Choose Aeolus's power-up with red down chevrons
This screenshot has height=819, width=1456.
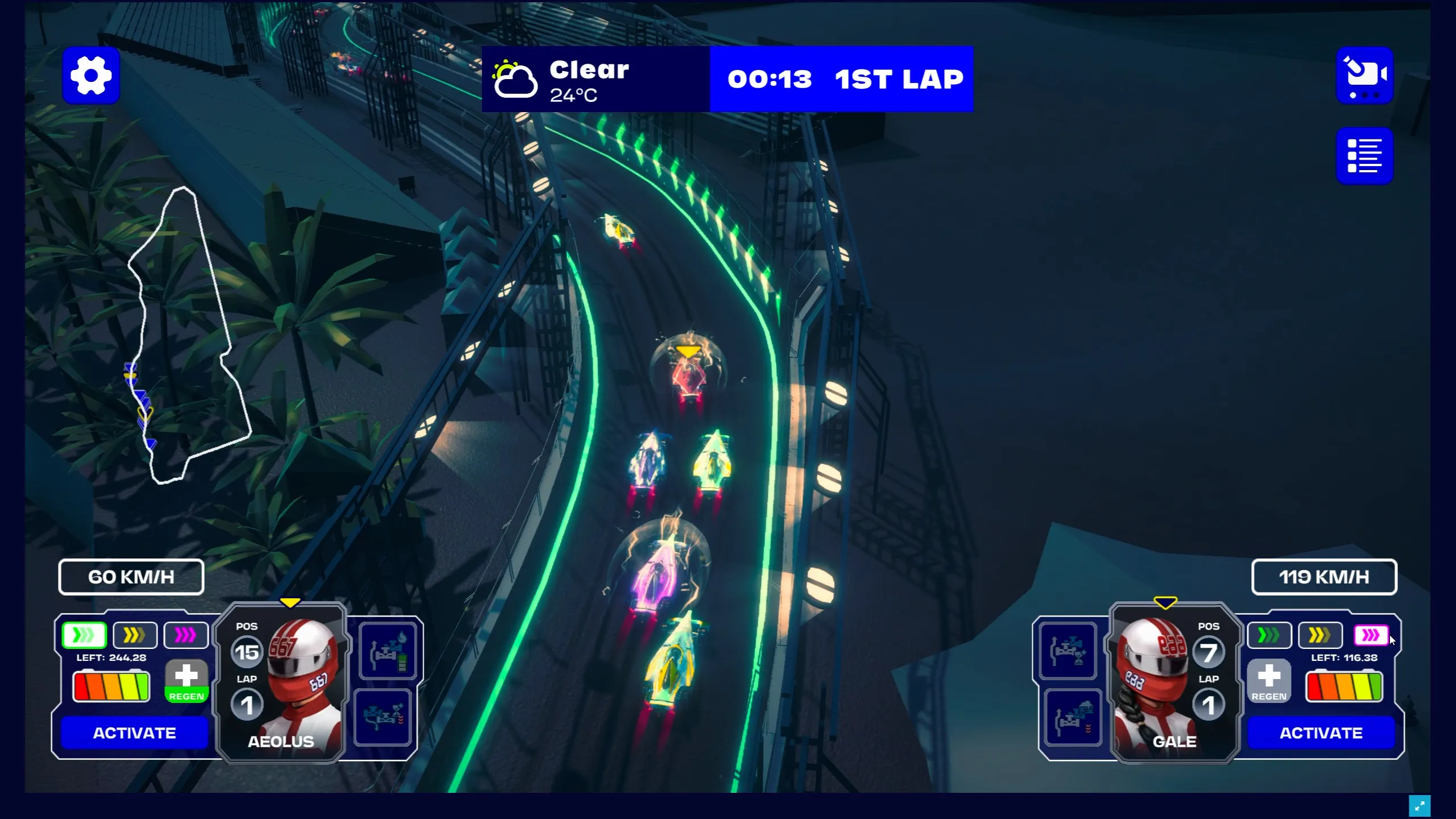[x=383, y=717]
